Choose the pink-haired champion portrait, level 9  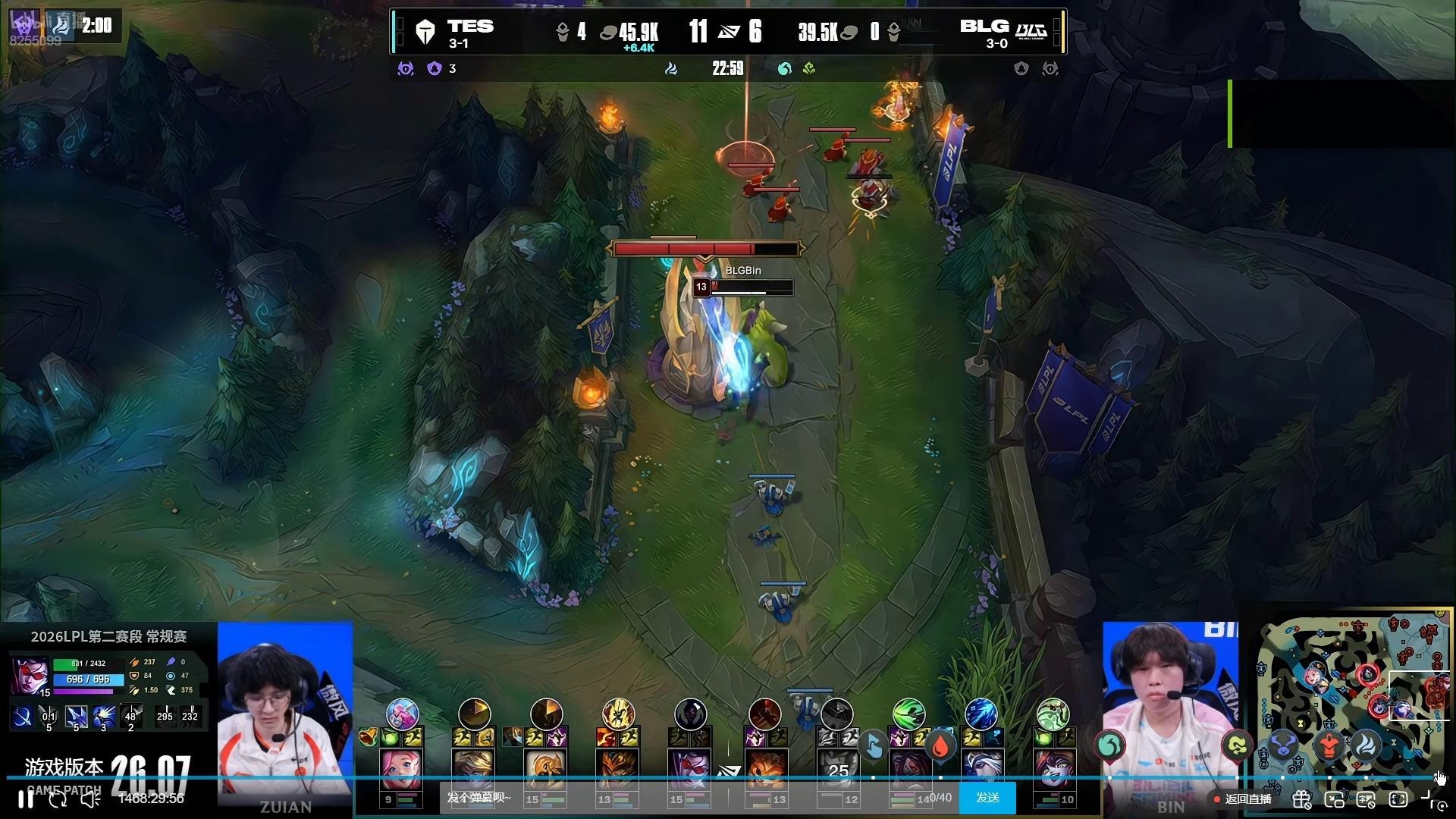coord(401,769)
